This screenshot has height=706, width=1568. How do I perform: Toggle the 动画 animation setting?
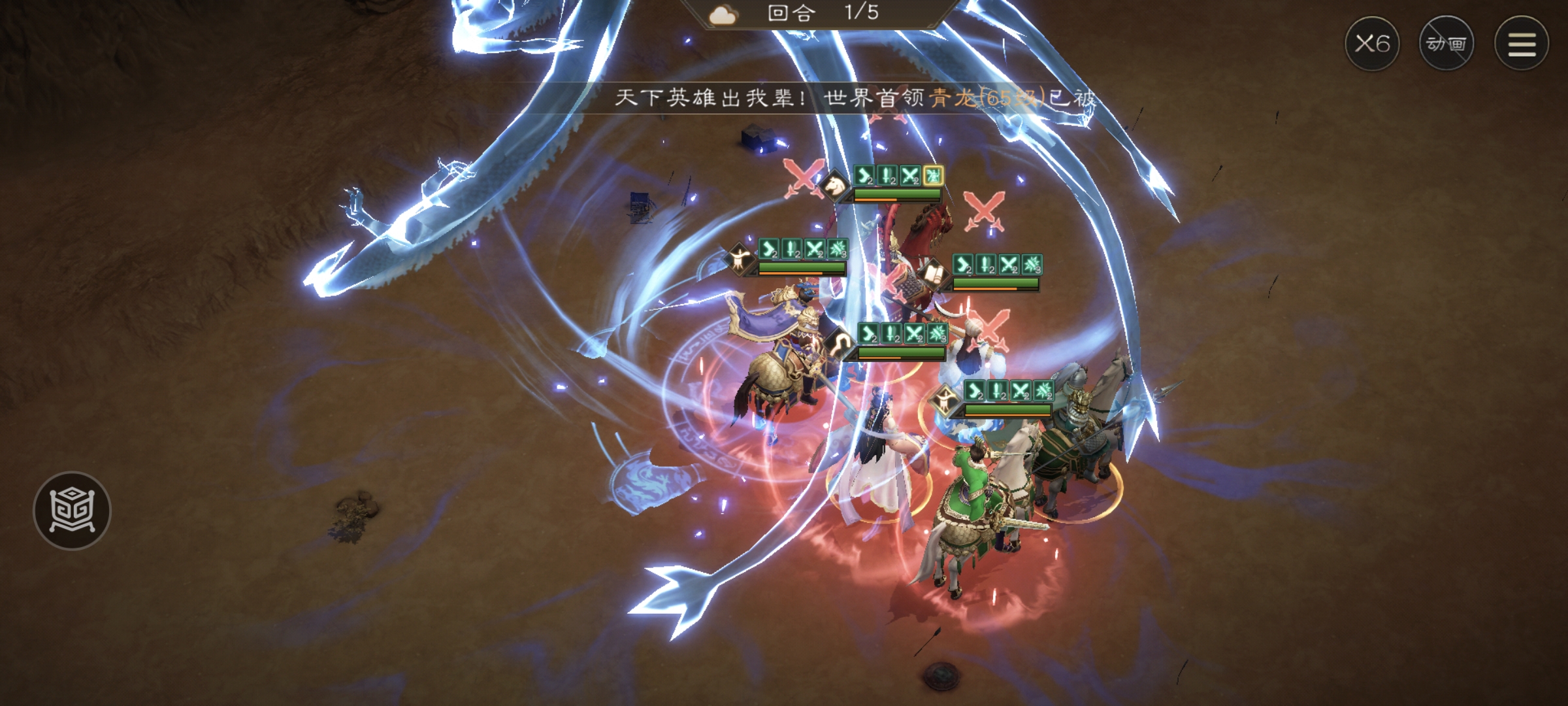click(1446, 44)
